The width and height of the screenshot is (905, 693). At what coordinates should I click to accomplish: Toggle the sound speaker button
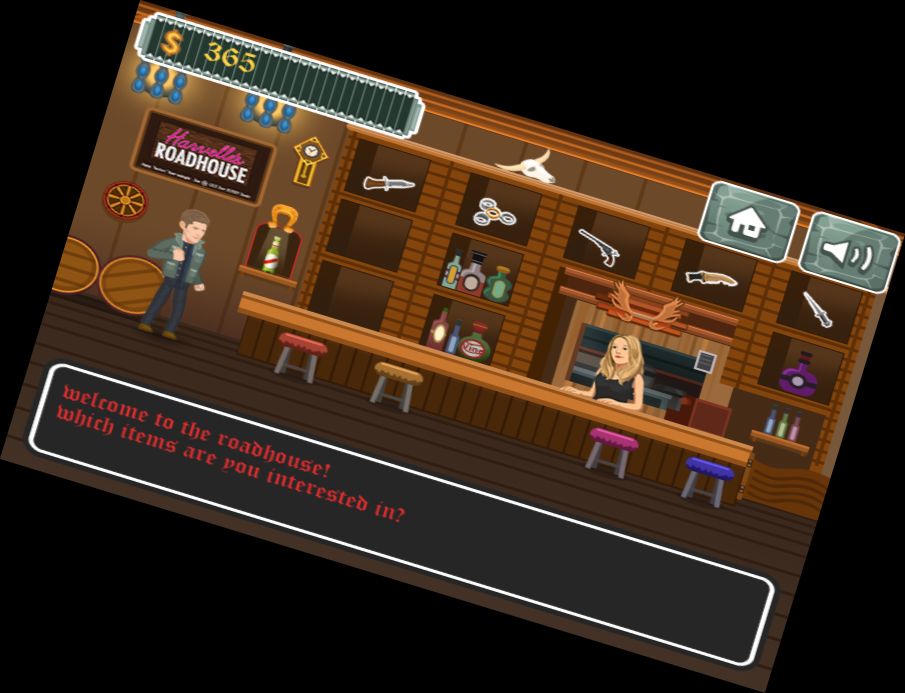click(848, 253)
